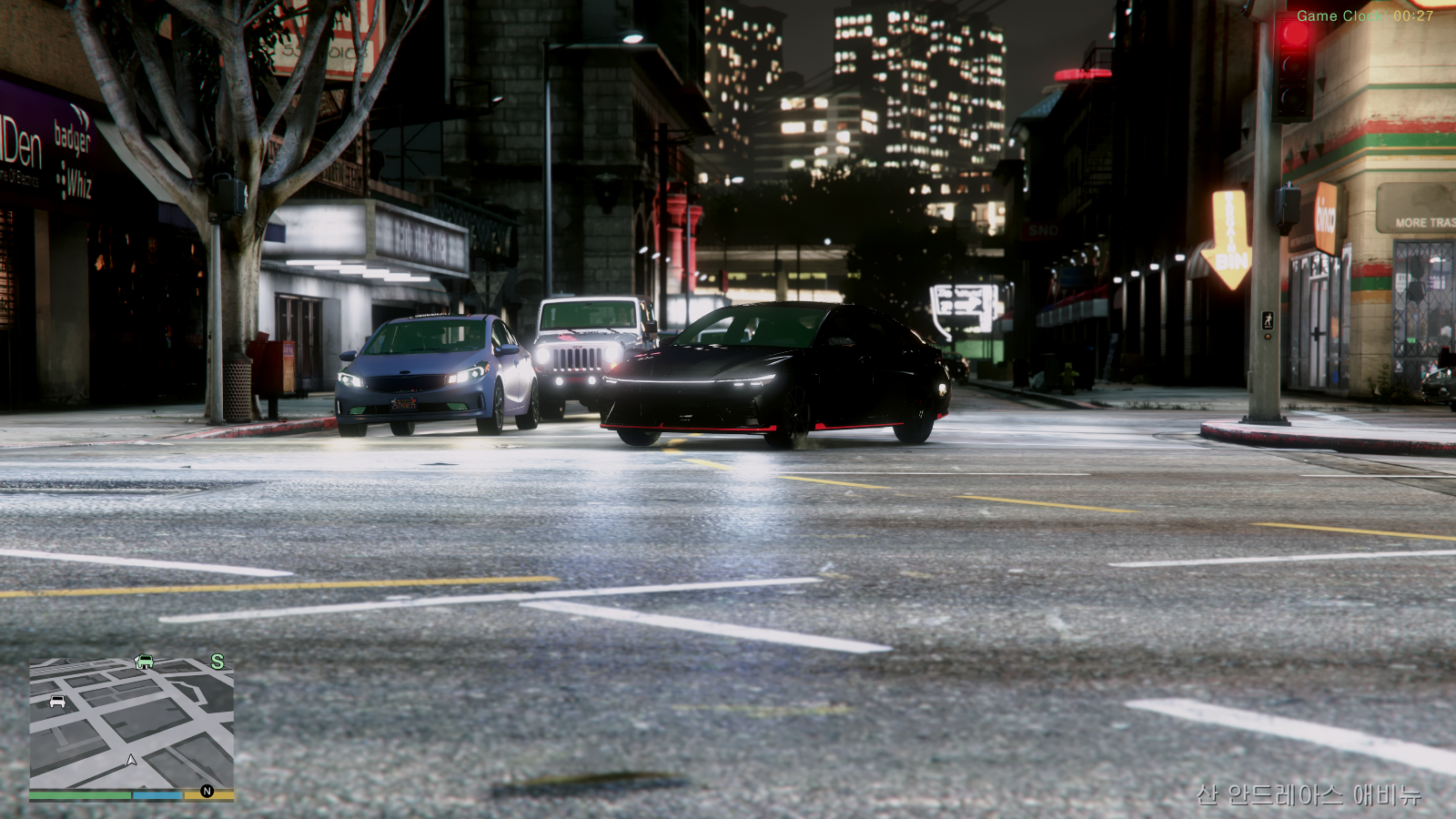Click the N compass marker on the minimap
1456x819 pixels.
tap(207, 791)
